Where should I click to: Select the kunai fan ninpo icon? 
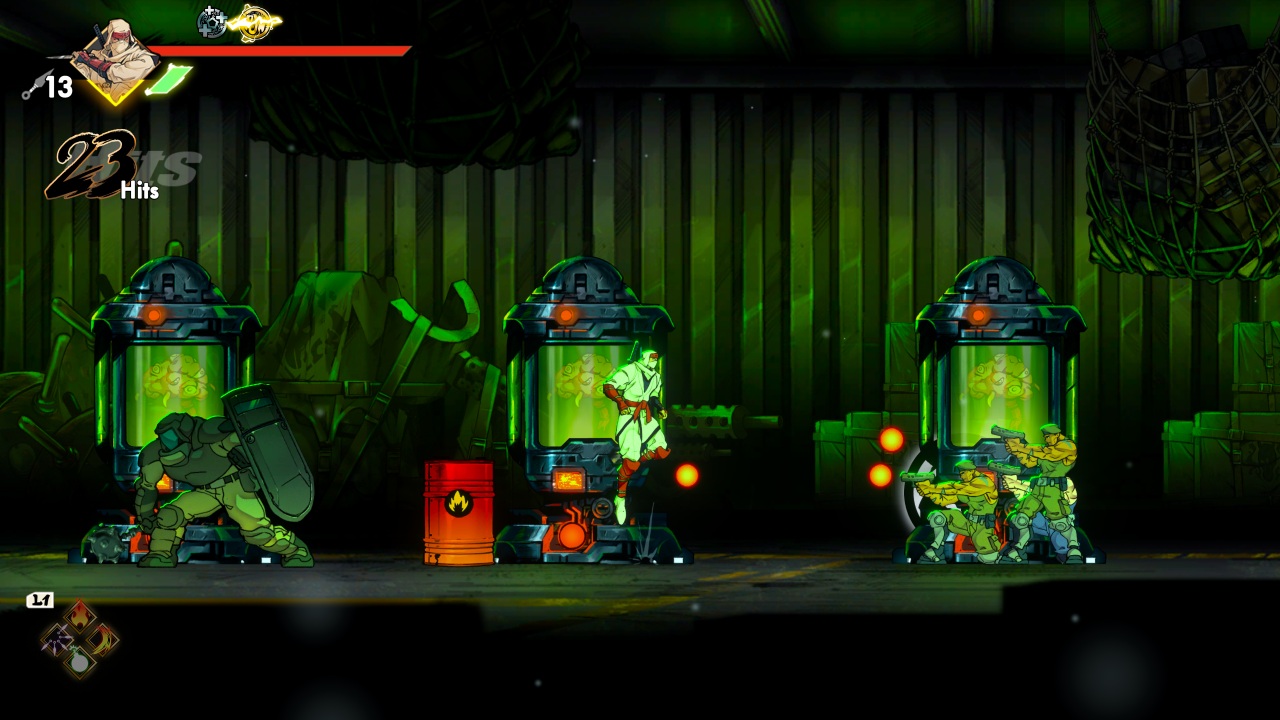[57, 640]
